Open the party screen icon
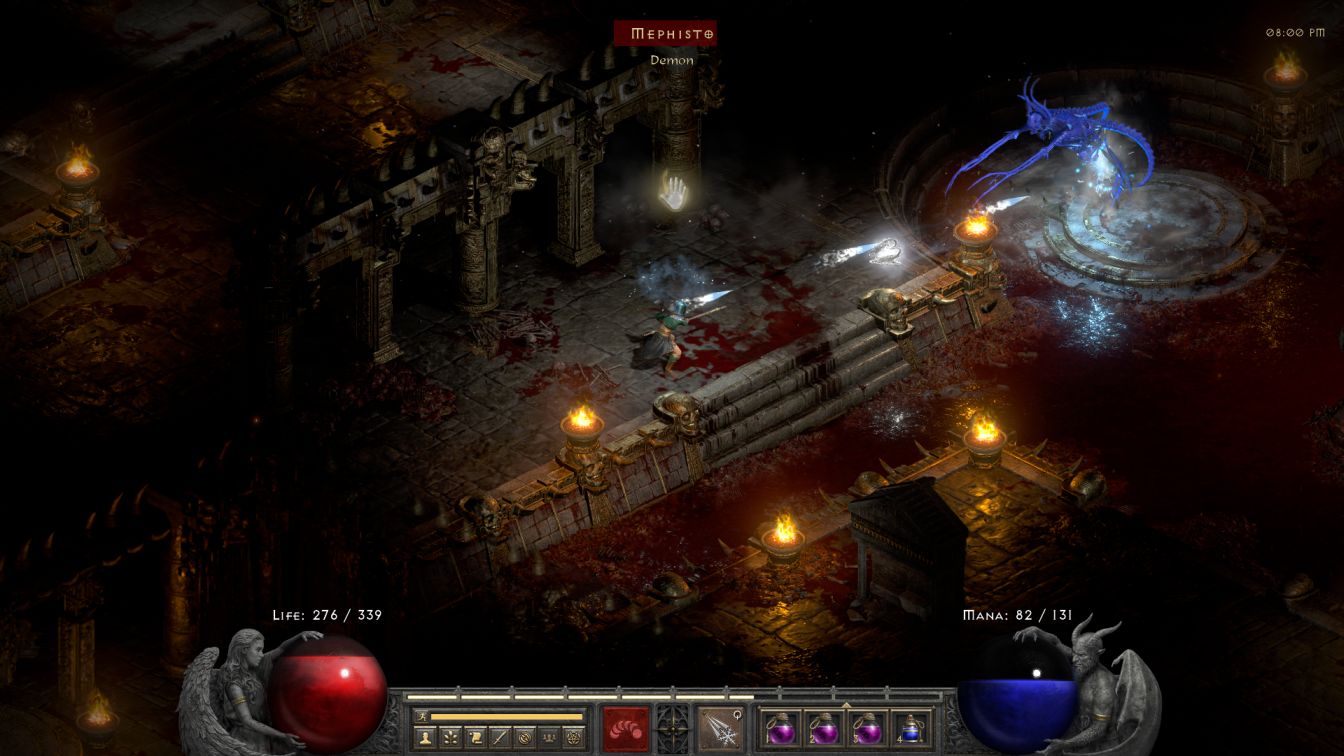This screenshot has width=1344, height=756. pyautogui.click(x=548, y=738)
